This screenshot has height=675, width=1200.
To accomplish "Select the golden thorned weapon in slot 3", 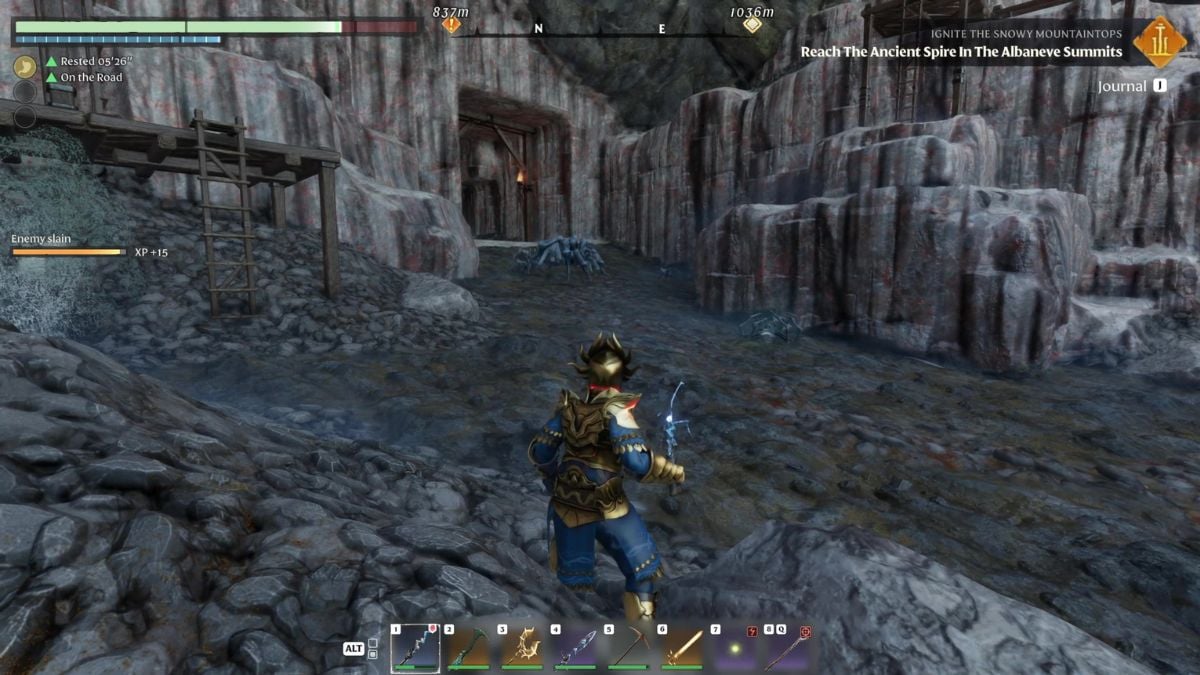I will pos(521,648).
